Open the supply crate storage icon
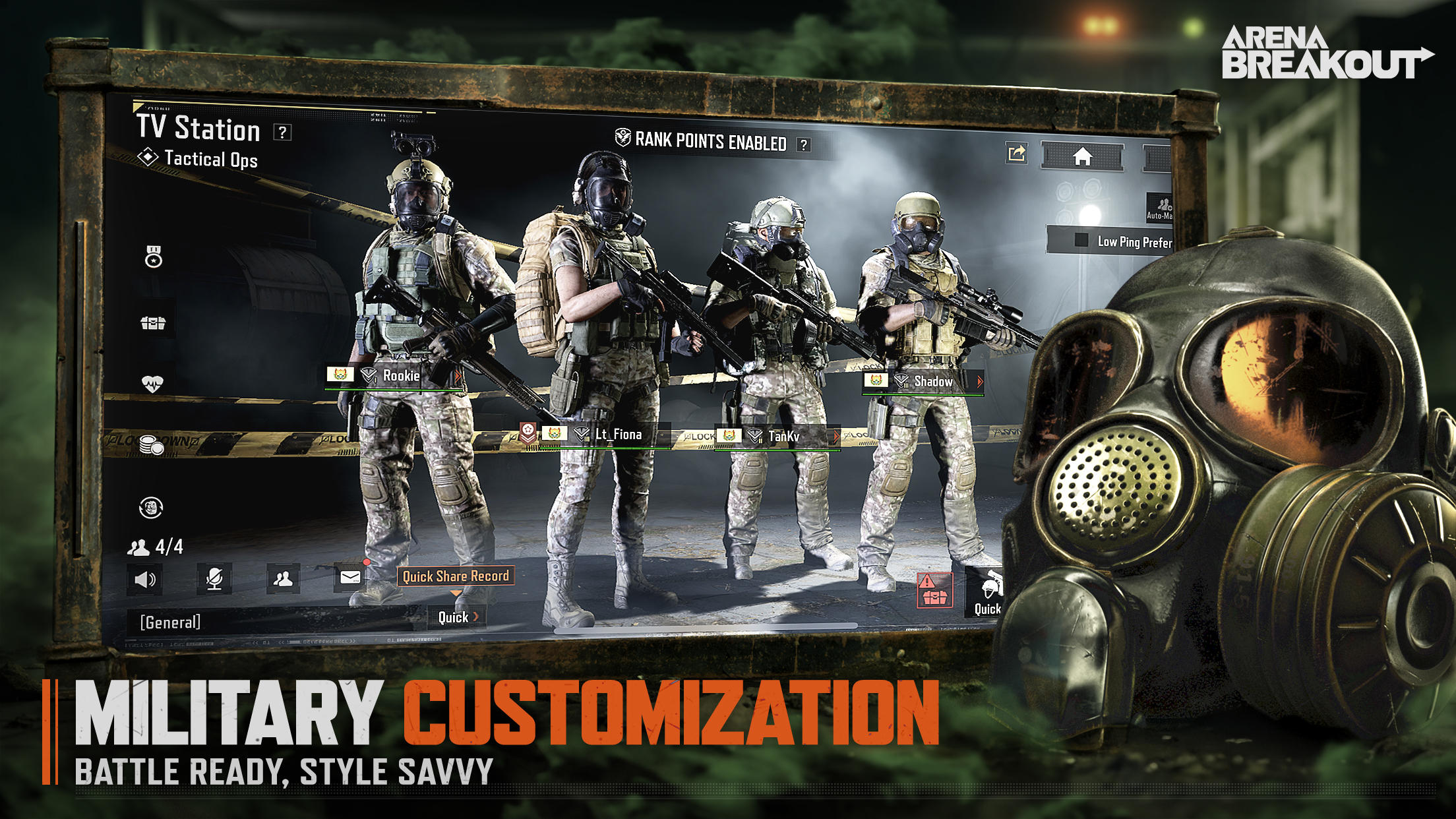 coord(154,324)
